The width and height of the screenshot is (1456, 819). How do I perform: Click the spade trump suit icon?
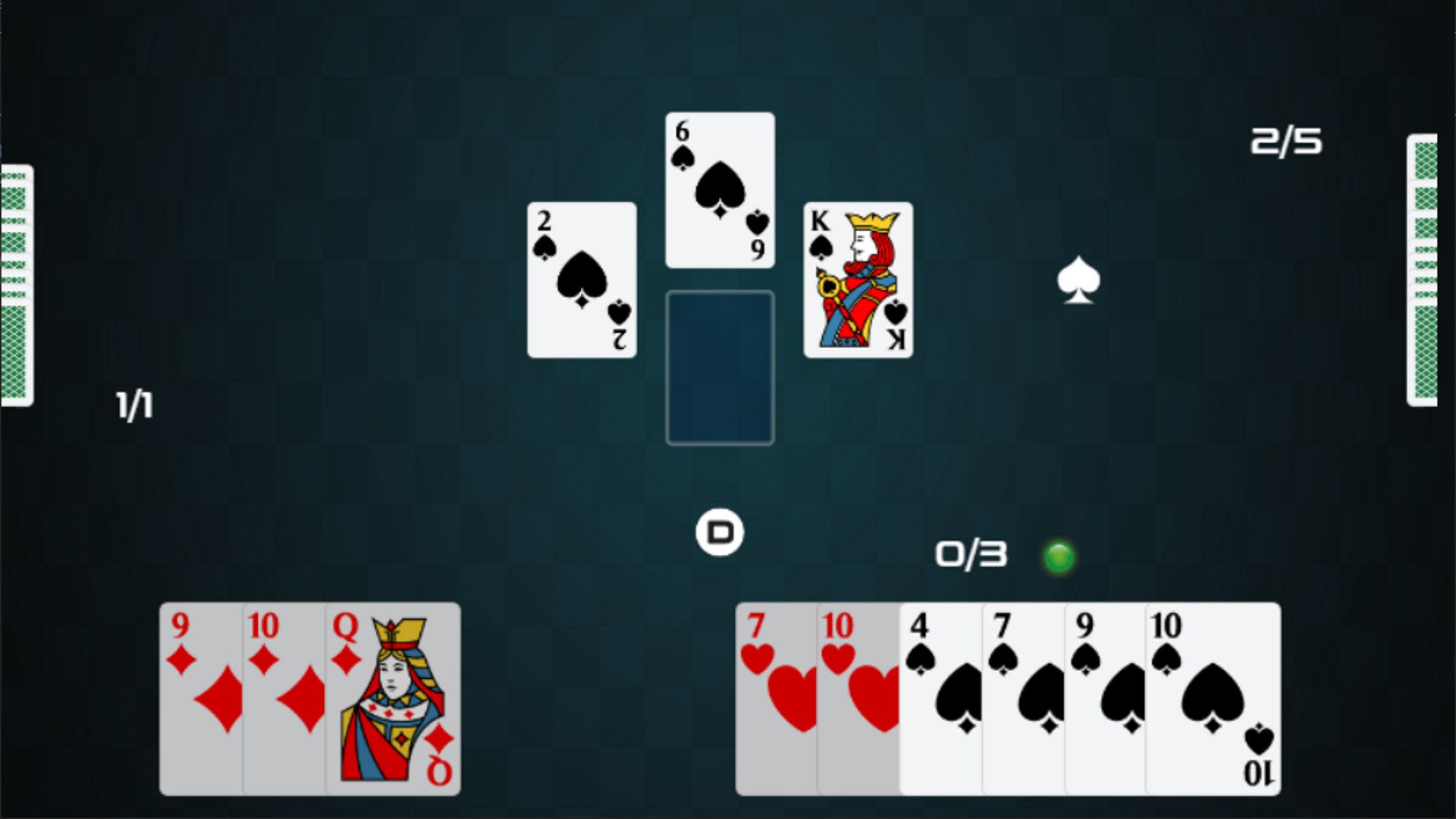click(x=1078, y=281)
